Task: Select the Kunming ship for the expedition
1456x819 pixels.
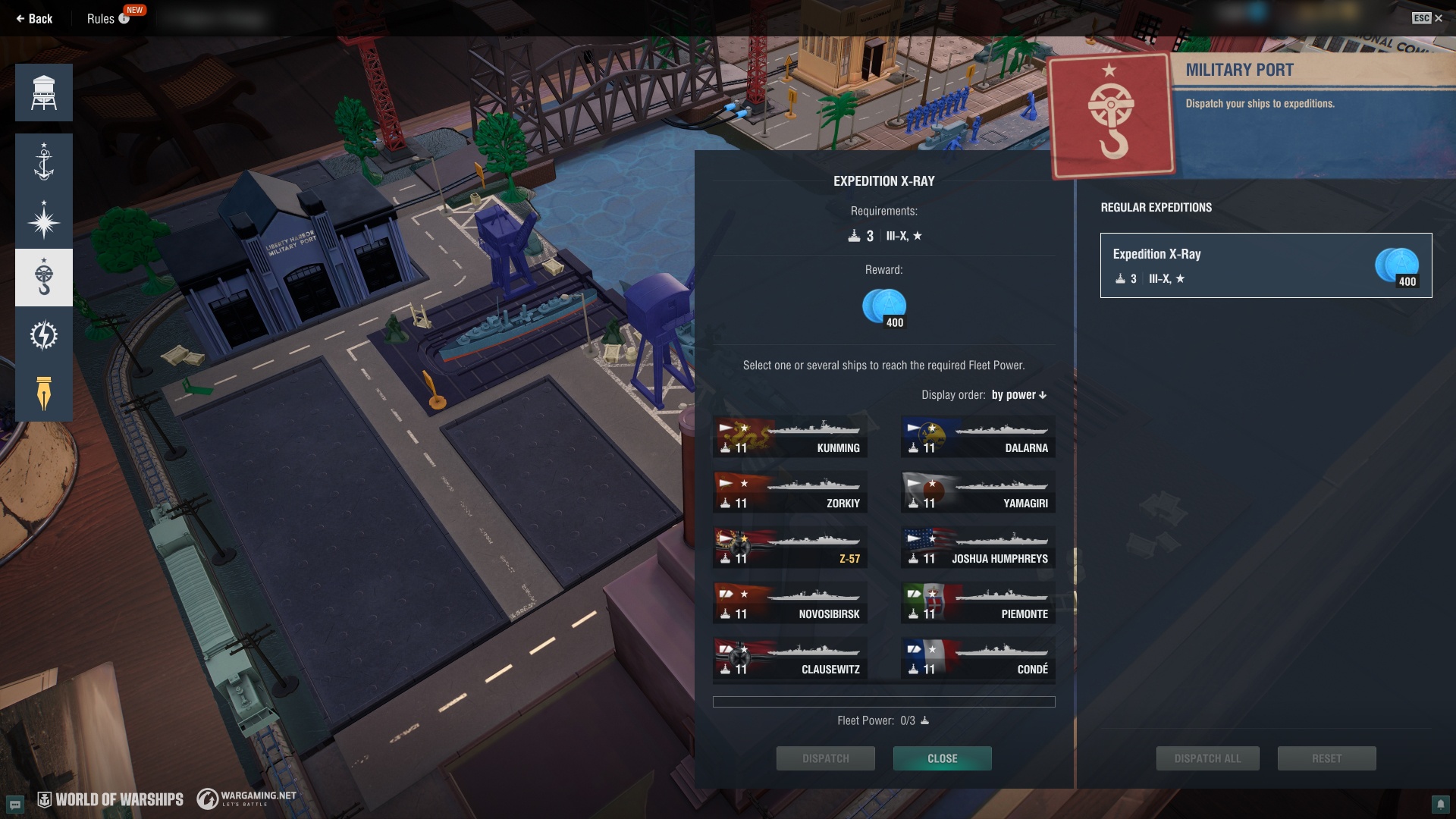Action: (789, 438)
